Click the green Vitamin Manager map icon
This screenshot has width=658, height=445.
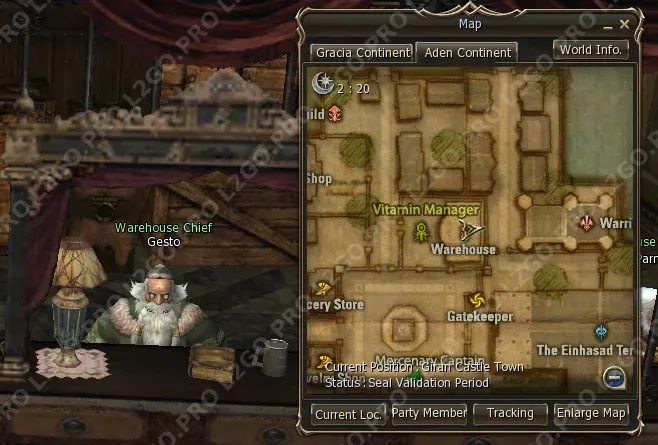click(x=422, y=232)
